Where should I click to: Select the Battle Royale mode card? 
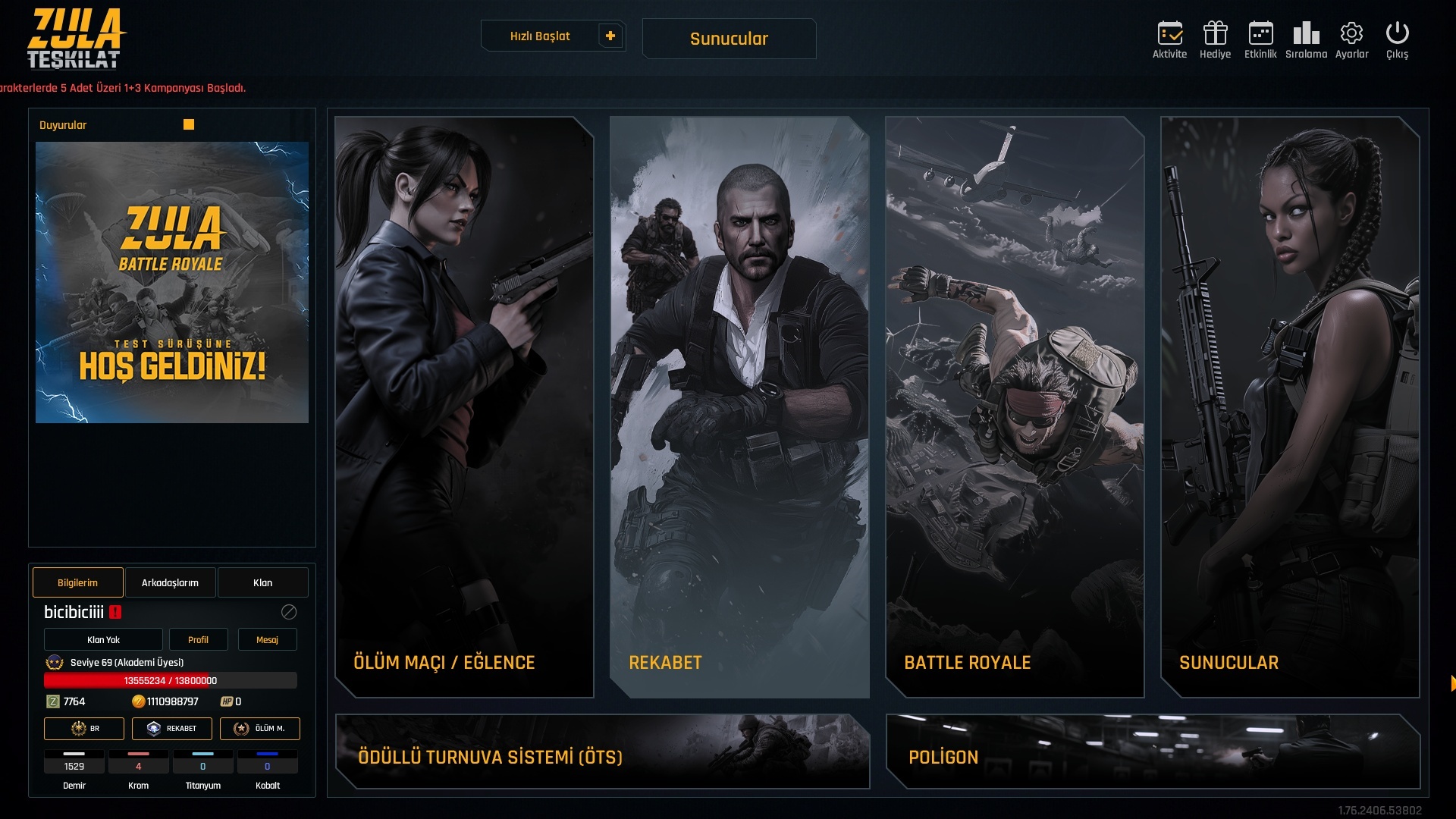(x=1015, y=406)
